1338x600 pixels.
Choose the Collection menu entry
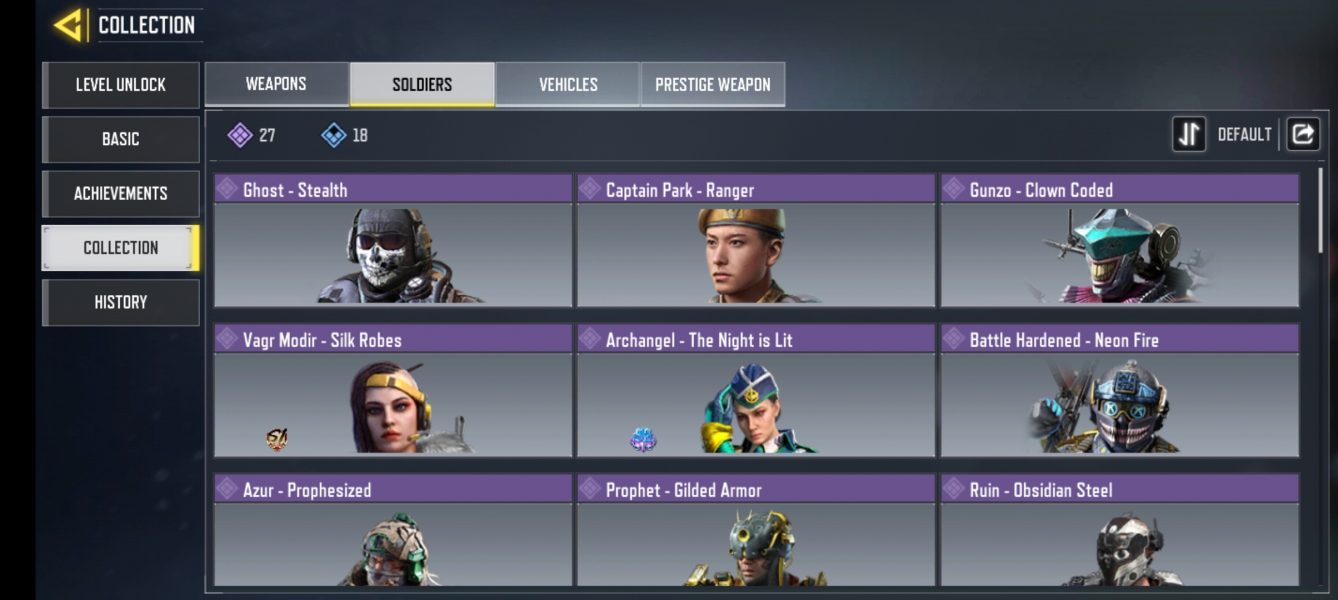click(x=121, y=248)
